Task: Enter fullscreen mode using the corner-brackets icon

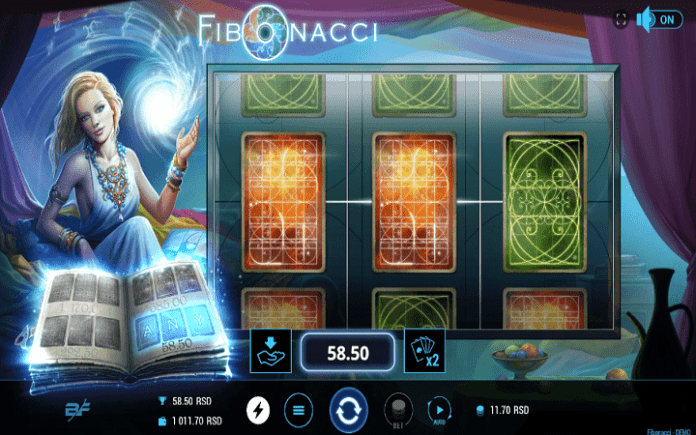Action: 621,18
